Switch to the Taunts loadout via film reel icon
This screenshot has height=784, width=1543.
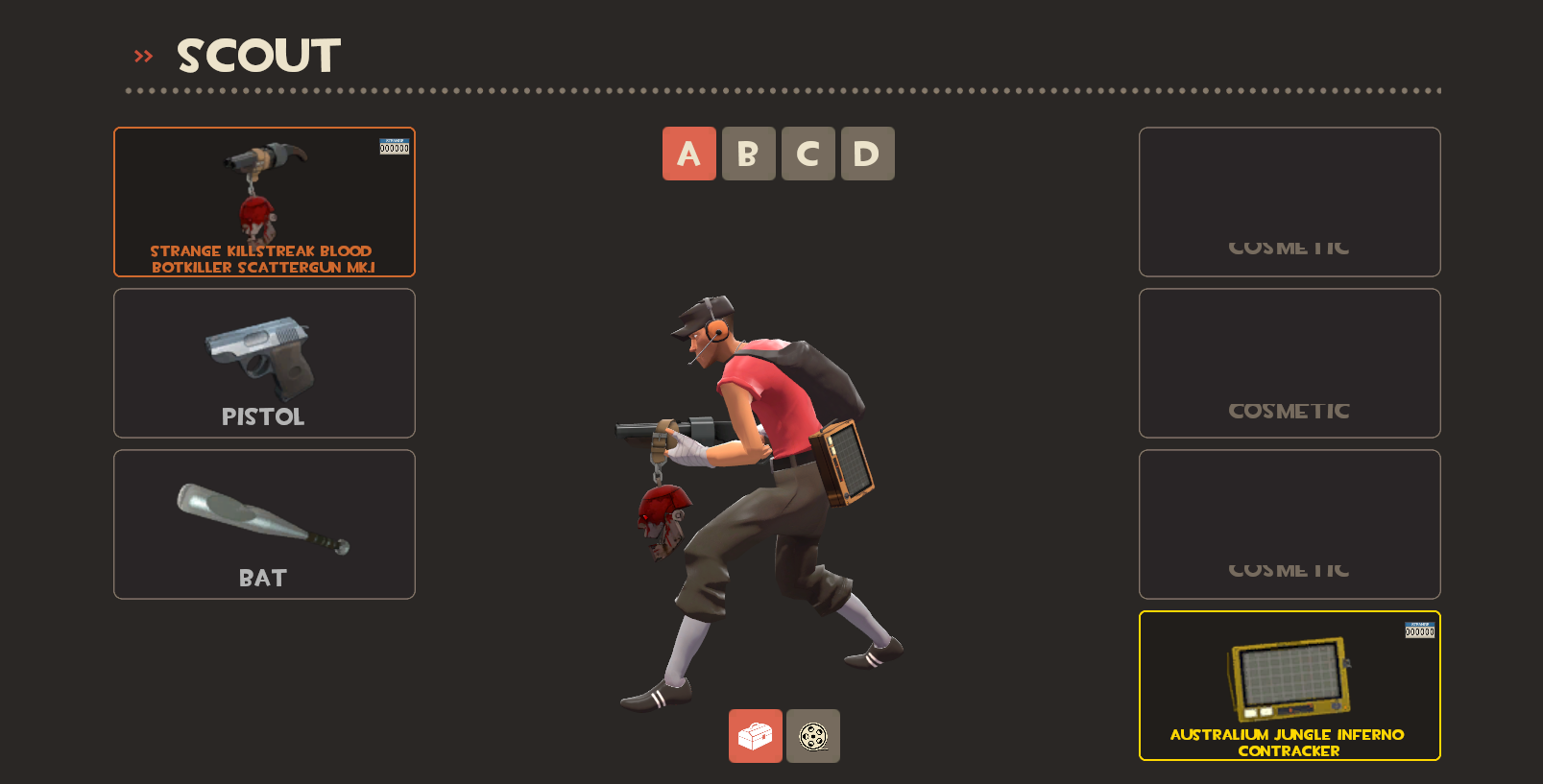[812, 736]
